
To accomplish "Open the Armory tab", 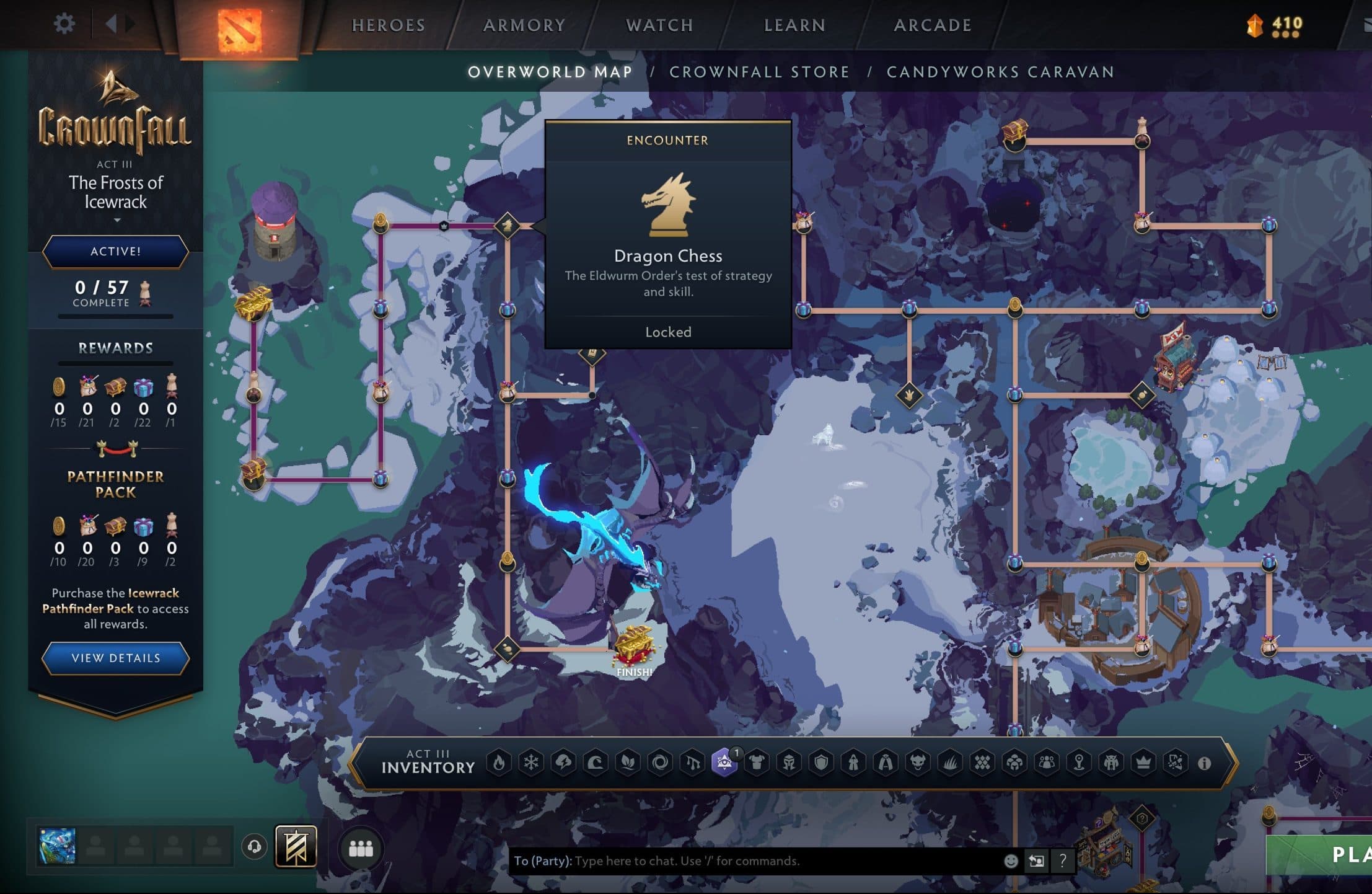I will (x=524, y=25).
